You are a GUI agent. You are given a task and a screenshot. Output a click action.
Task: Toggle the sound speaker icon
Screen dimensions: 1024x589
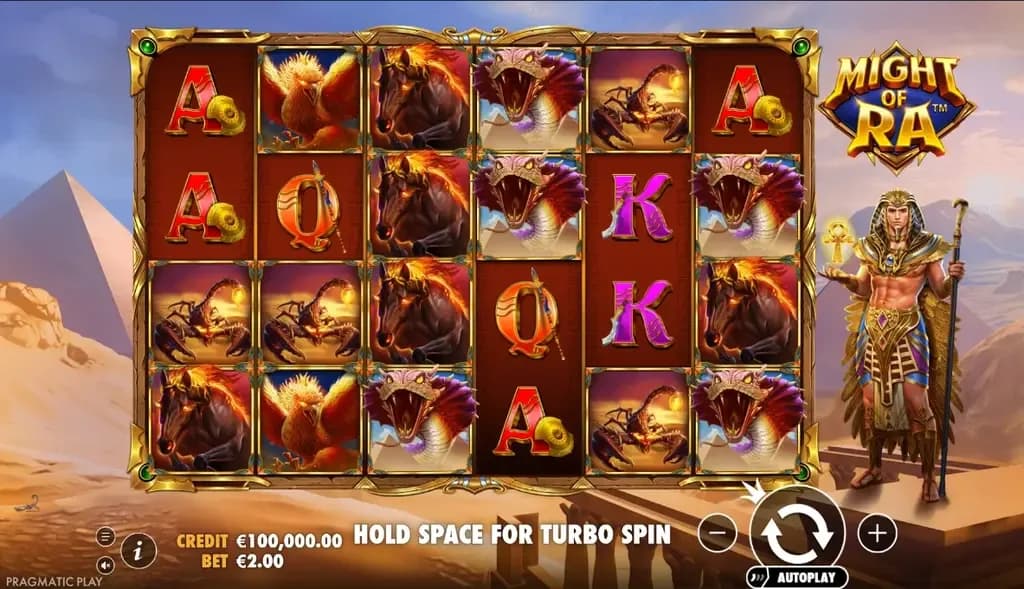105,564
